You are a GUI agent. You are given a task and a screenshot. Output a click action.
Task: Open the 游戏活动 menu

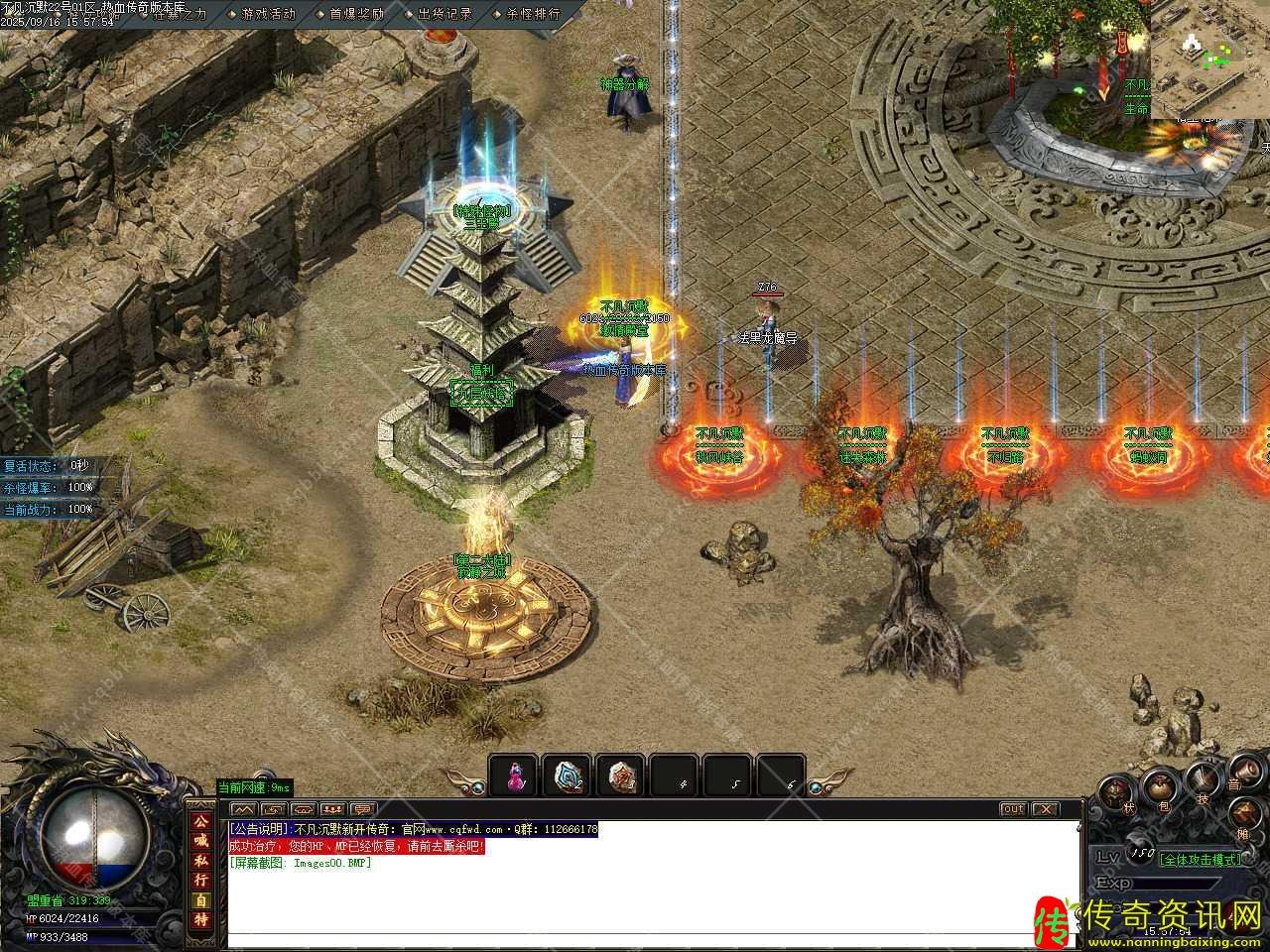coord(269,14)
